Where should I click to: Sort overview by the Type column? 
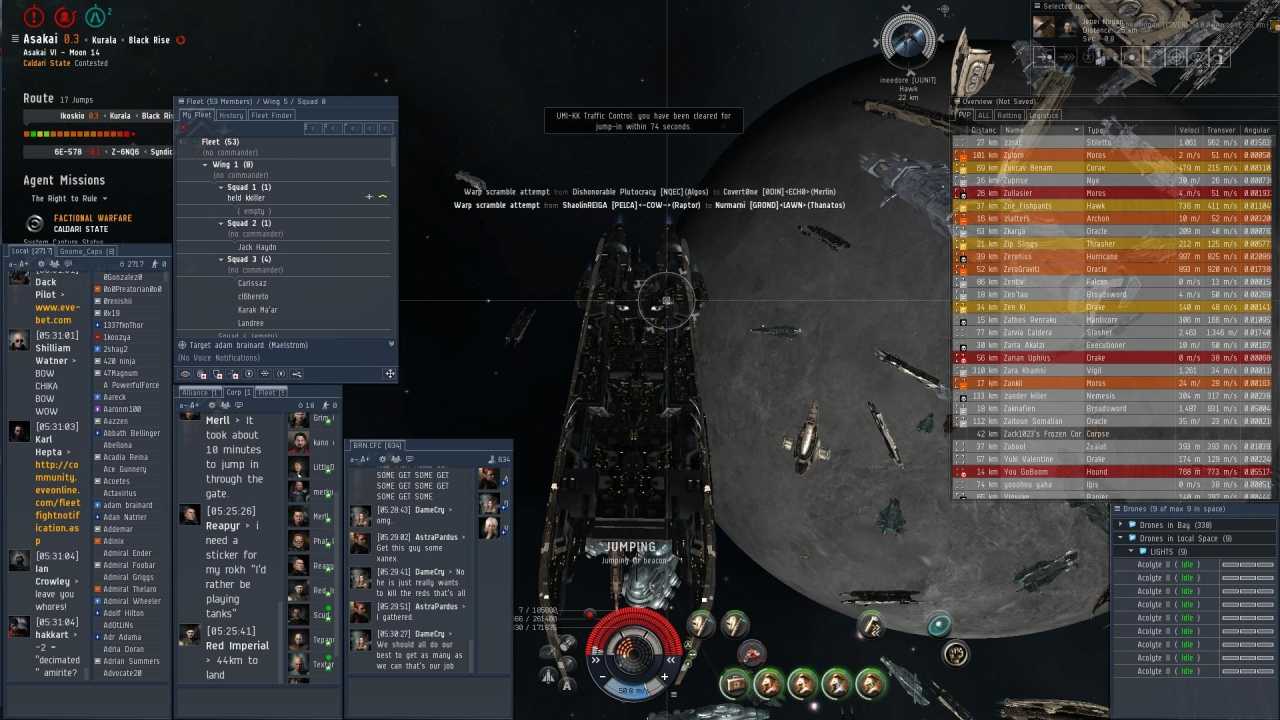pyautogui.click(x=1096, y=130)
